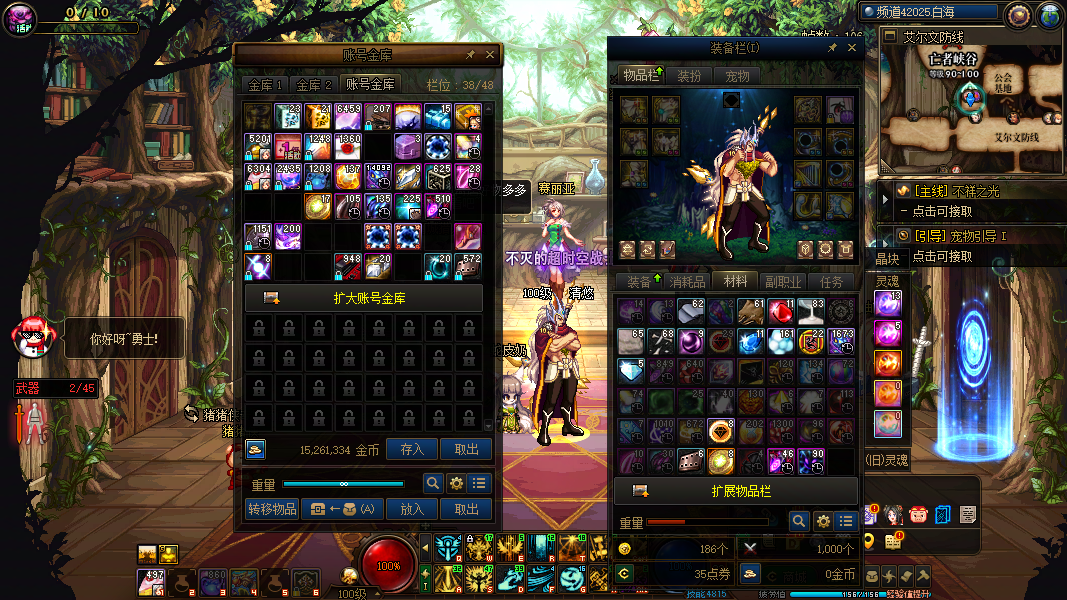Click the 扩大账号金库 expand vault button
The image size is (1067, 600).
click(364, 298)
